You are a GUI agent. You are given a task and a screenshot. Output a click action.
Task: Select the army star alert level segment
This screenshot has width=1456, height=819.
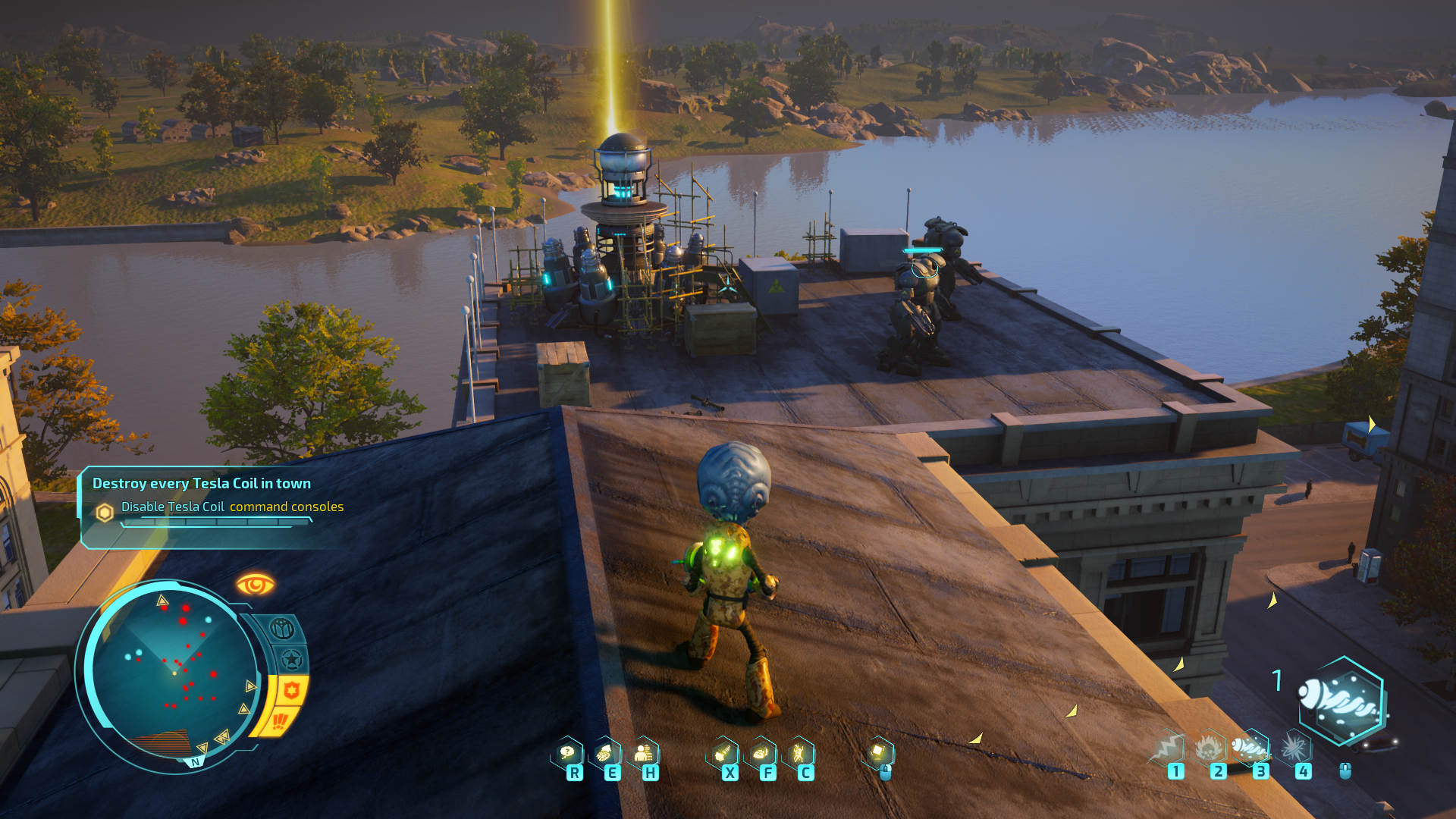tap(292, 659)
